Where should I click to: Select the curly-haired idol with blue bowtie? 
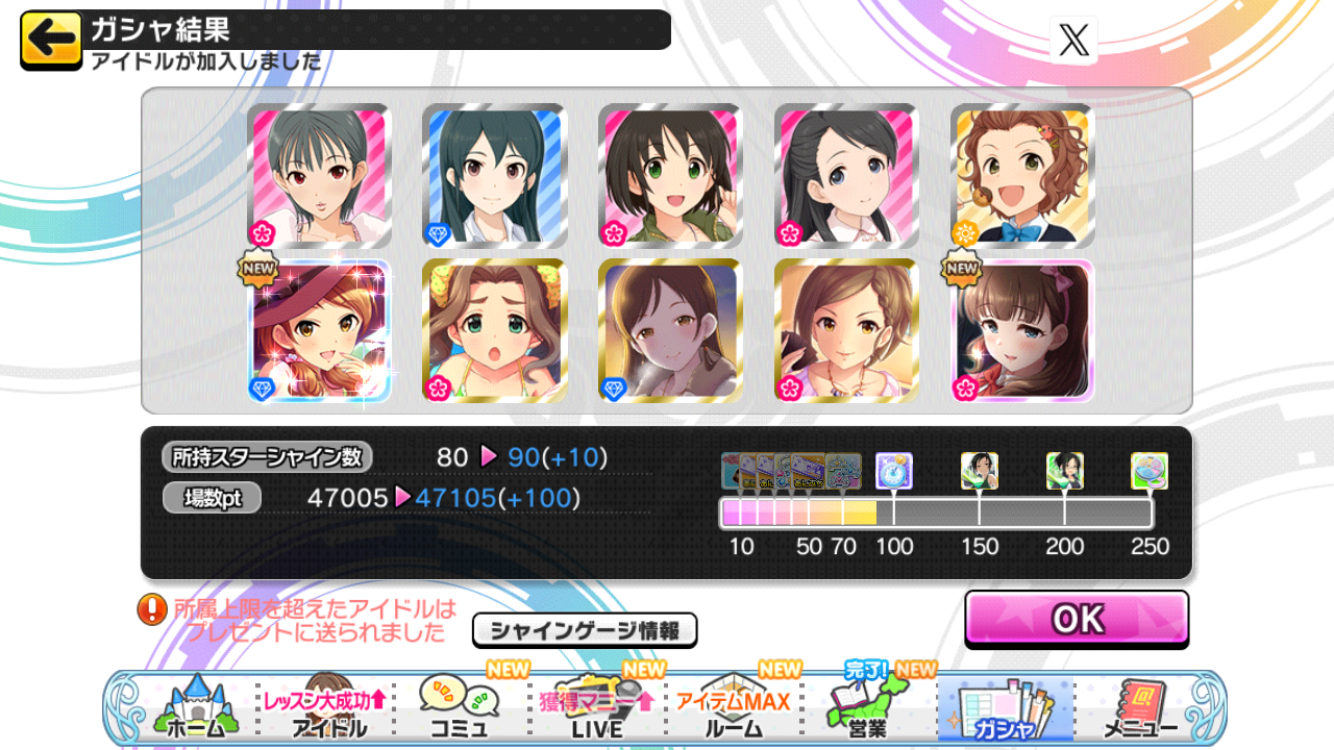(x=1022, y=176)
